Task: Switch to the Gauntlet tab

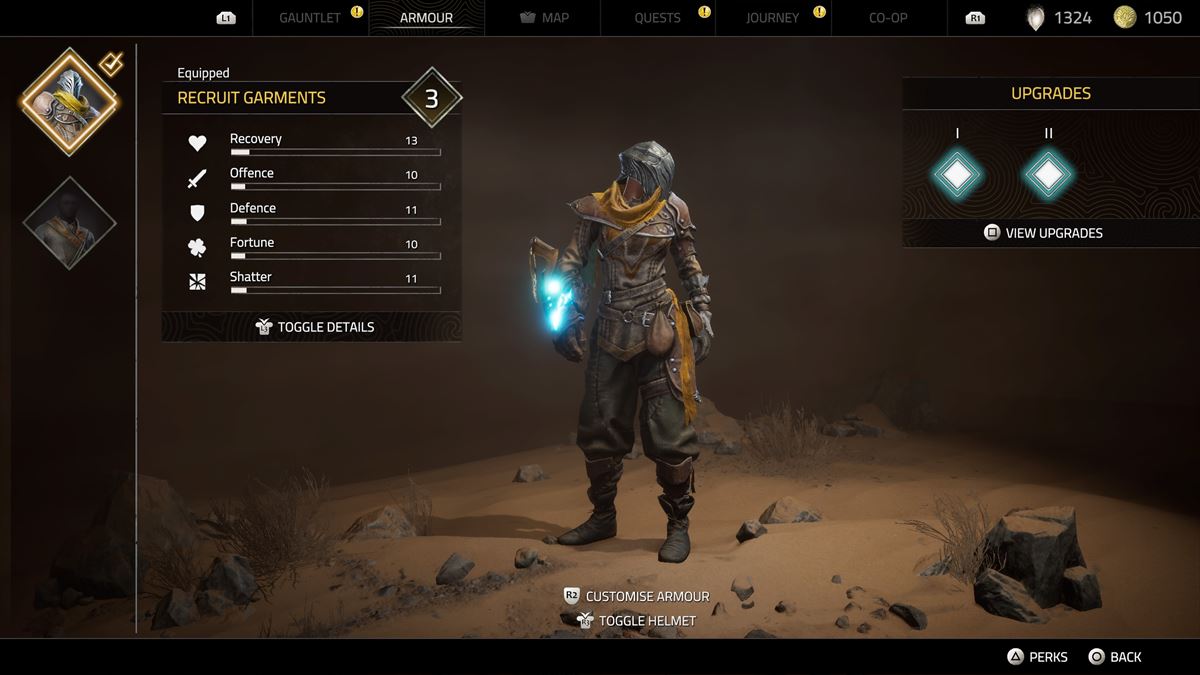Action: coord(310,18)
